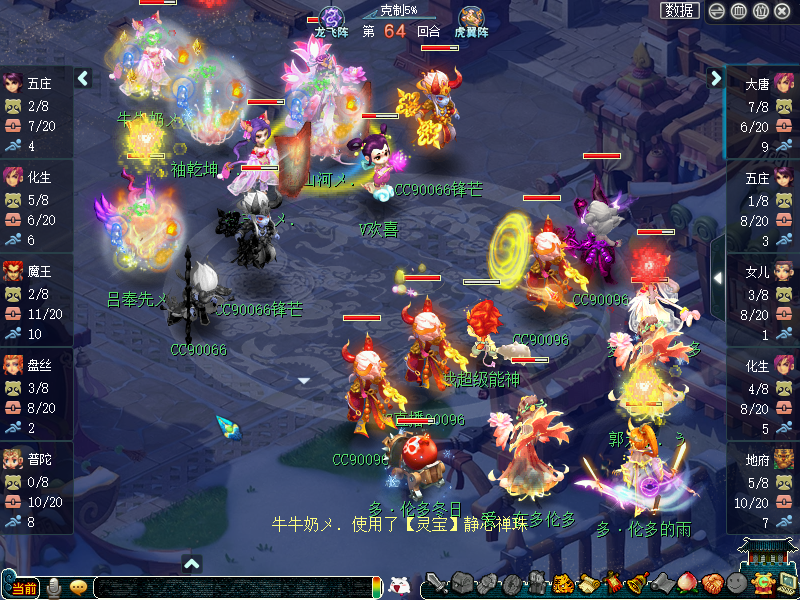Toggle the 血 health display button

pos(739,11)
